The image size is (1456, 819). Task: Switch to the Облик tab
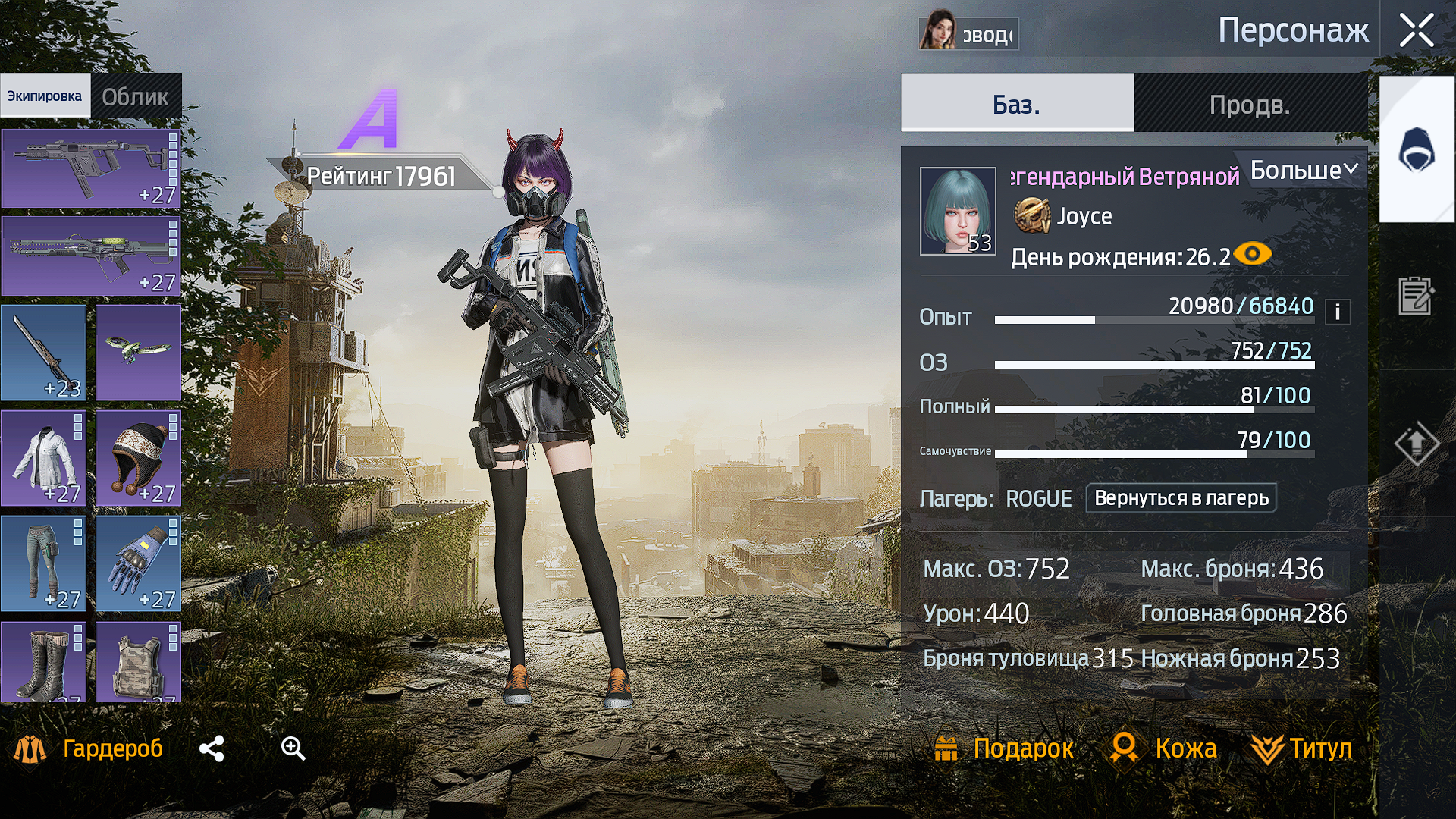tap(136, 96)
